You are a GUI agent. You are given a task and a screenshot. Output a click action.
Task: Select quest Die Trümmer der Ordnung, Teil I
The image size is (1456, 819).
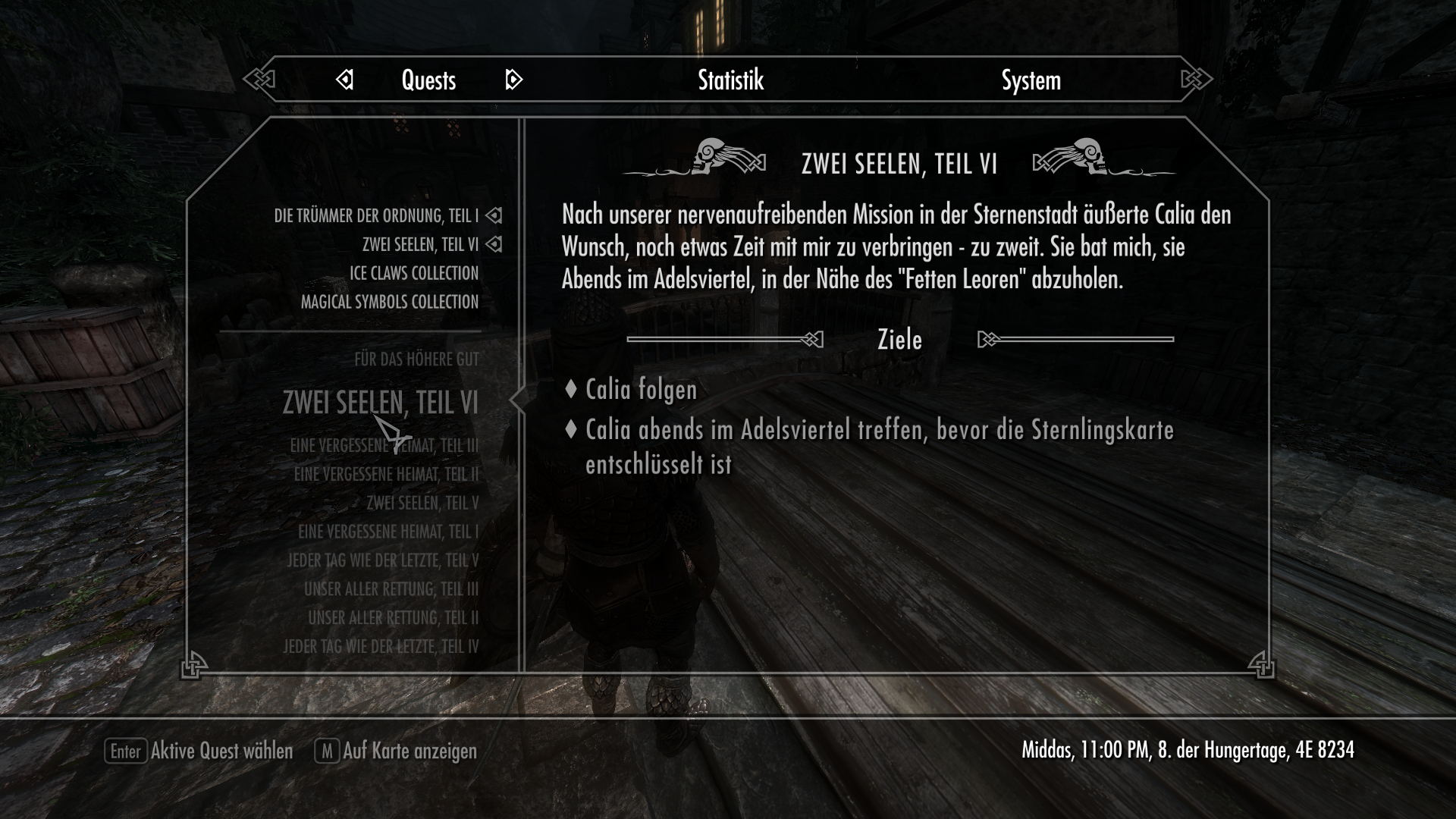(x=376, y=216)
